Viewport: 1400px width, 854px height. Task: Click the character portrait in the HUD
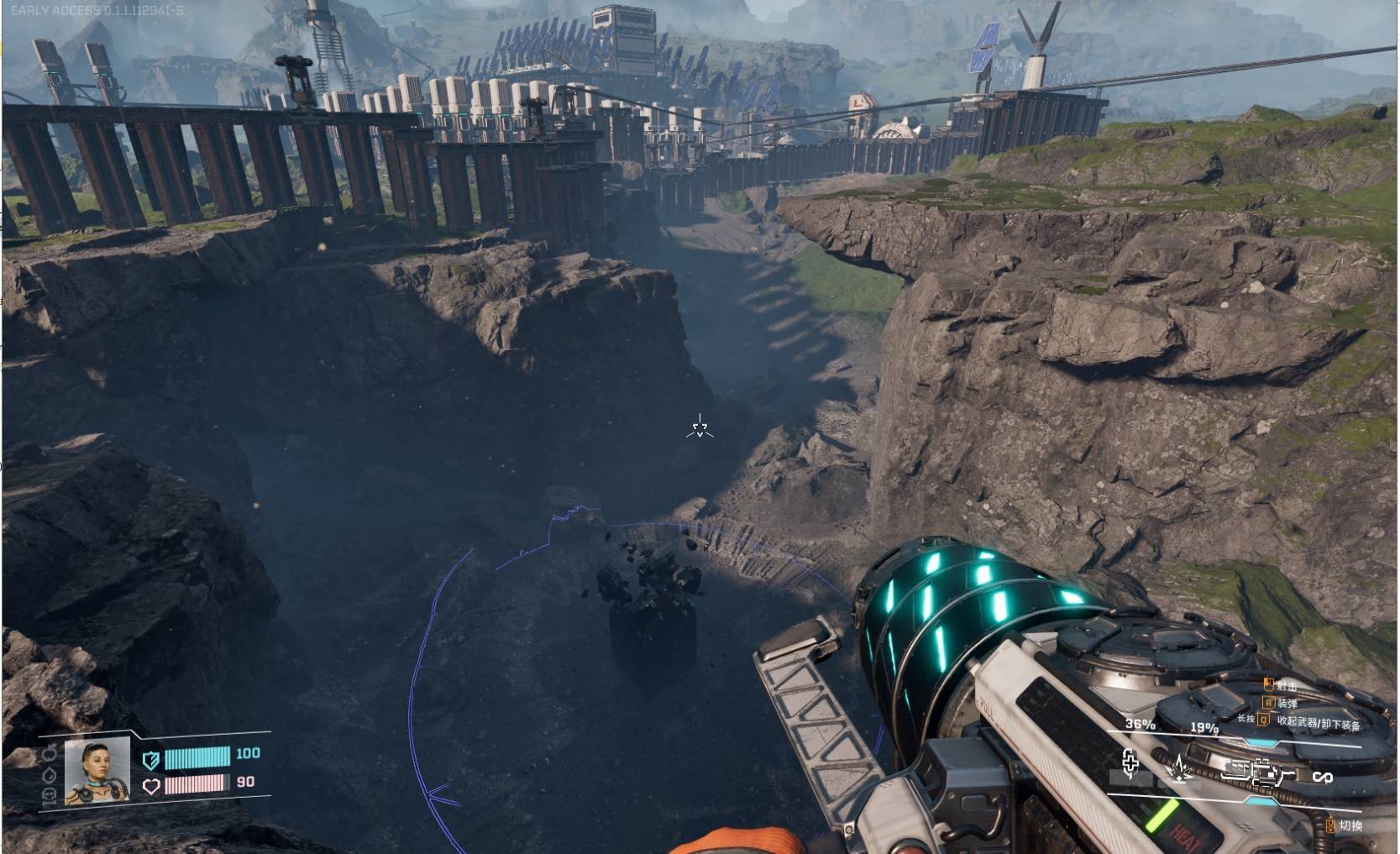coord(97,770)
